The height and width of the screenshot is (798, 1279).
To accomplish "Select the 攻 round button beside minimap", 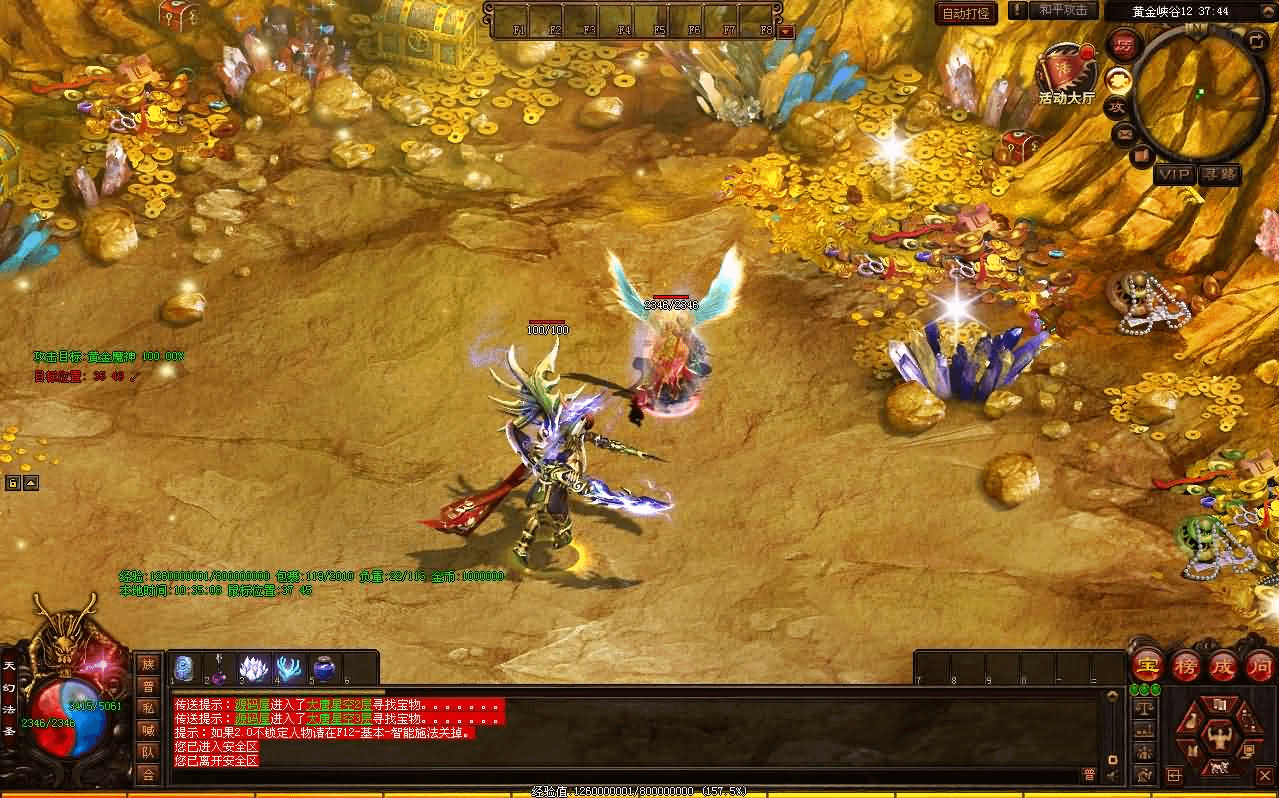I will (x=1118, y=106).
